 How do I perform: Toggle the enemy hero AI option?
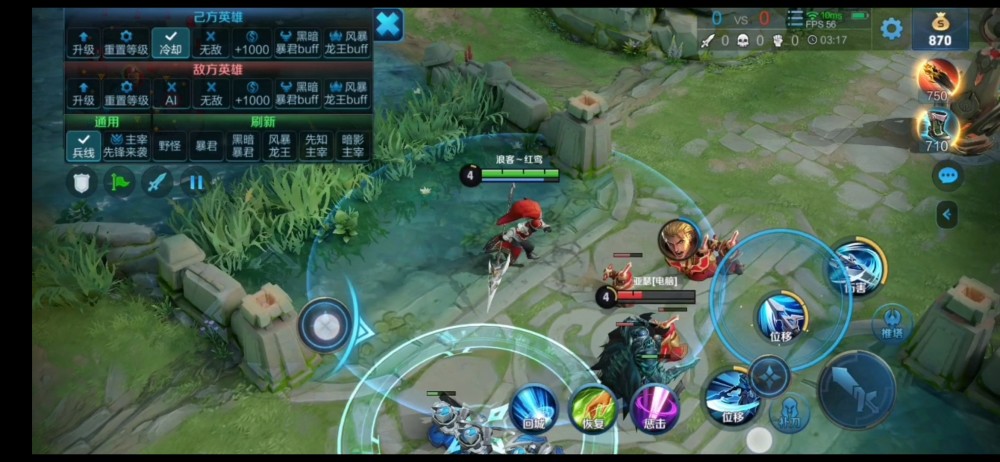[170, 93]
